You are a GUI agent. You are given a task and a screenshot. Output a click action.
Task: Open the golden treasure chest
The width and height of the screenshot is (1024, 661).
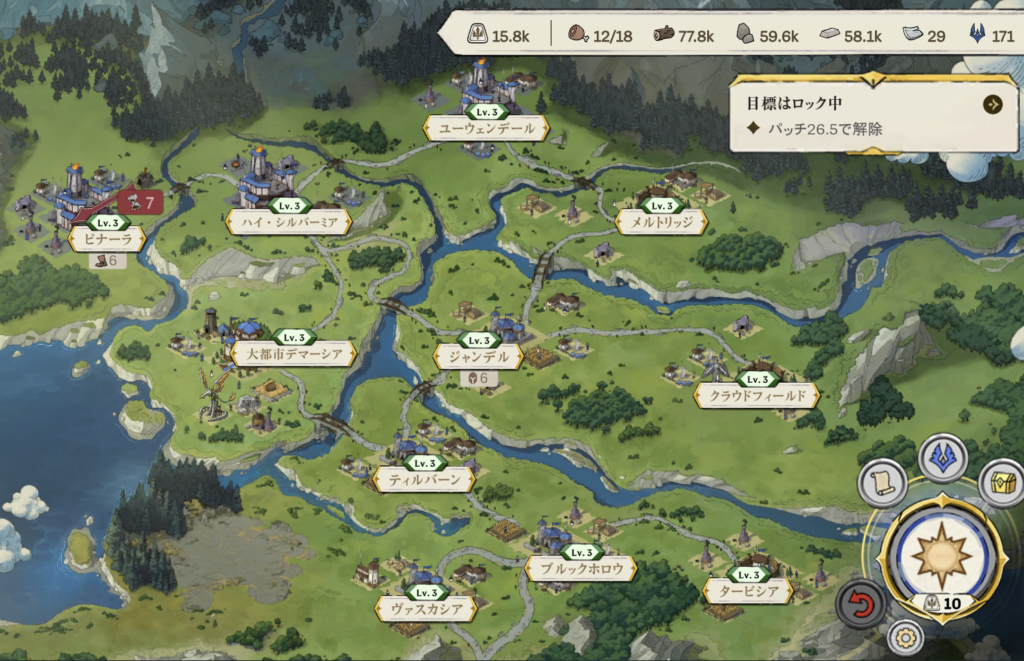pos(1001,482)
